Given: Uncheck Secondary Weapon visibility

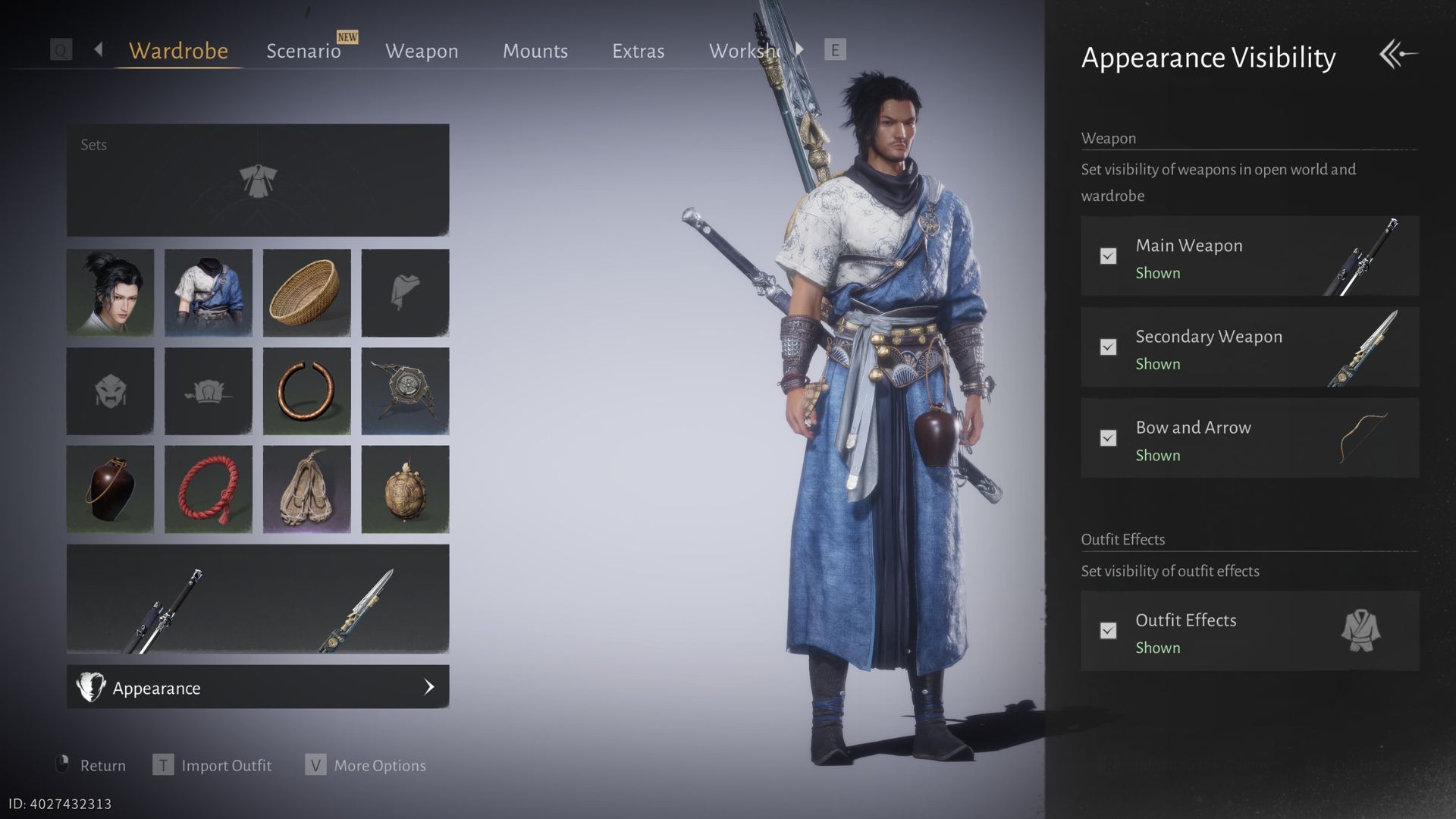Looking at the screenshot, I should click(x=1108, y=347).
